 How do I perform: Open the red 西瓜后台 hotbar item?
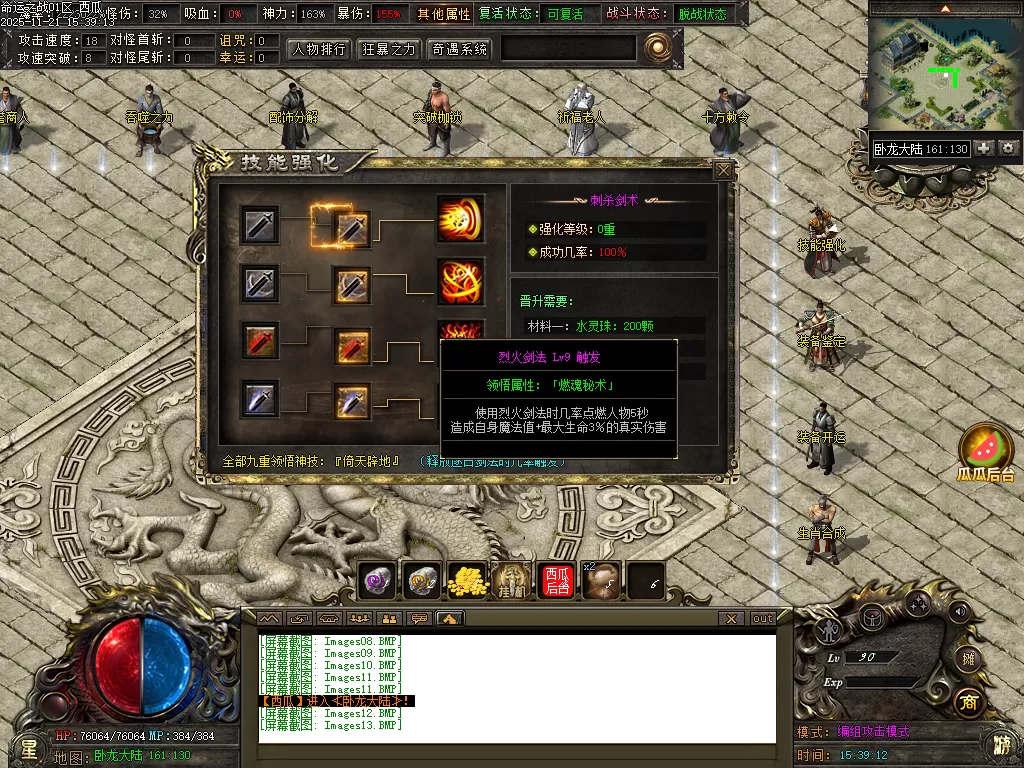(x=557, y=580)
